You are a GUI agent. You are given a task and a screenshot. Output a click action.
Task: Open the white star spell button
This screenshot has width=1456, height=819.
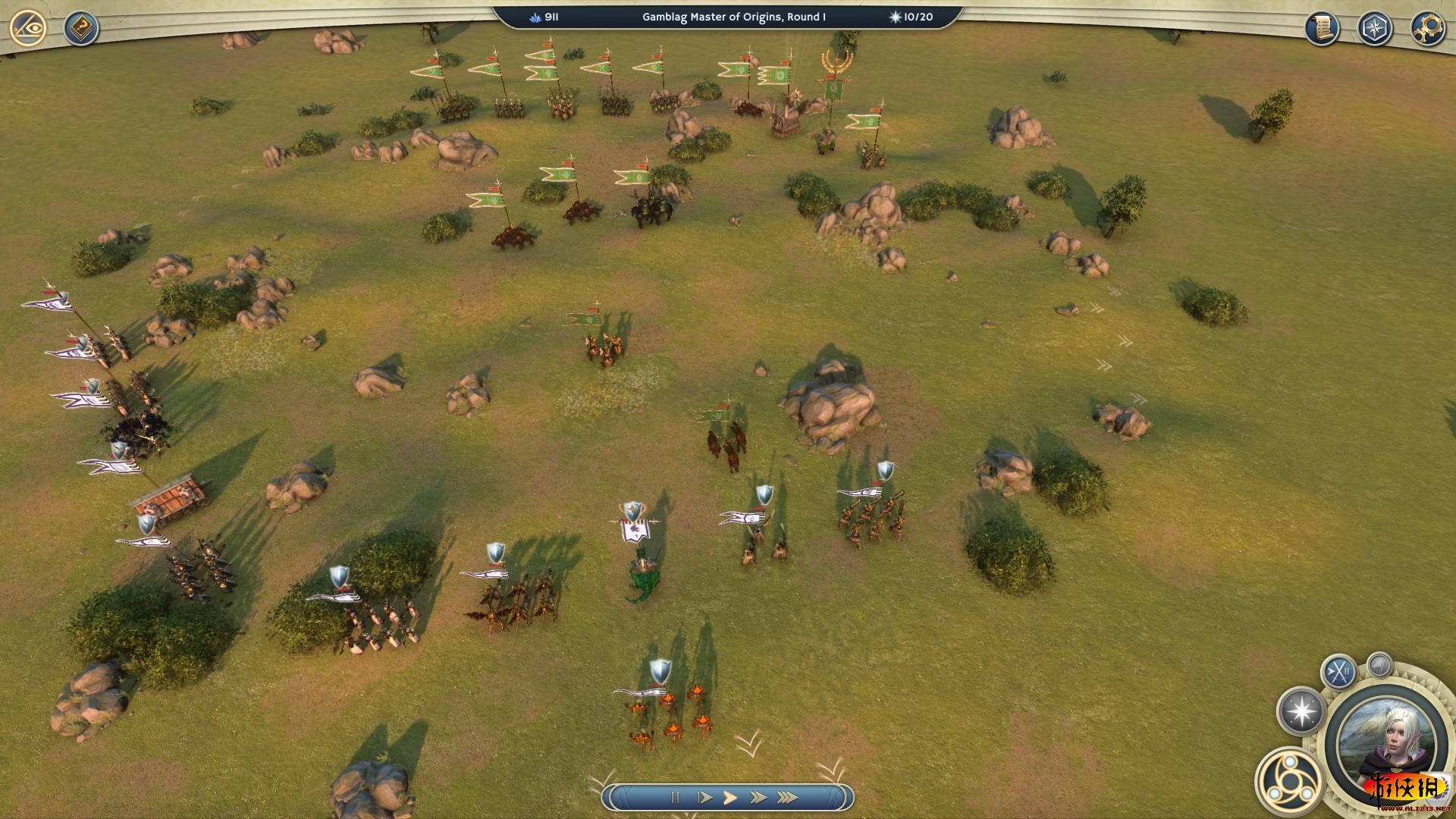tap(1301, 711)
